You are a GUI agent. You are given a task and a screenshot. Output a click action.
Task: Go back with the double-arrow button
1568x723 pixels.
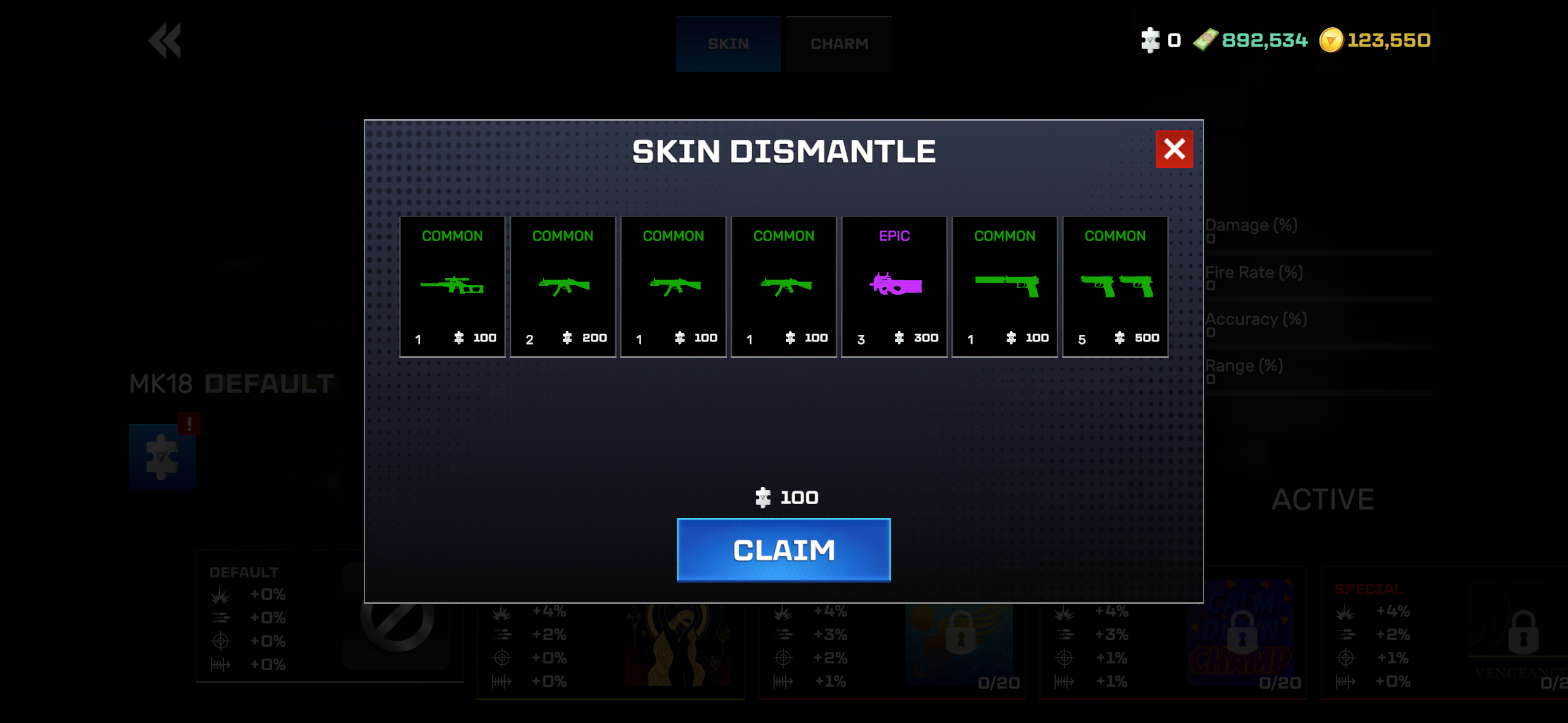[165, 41]
